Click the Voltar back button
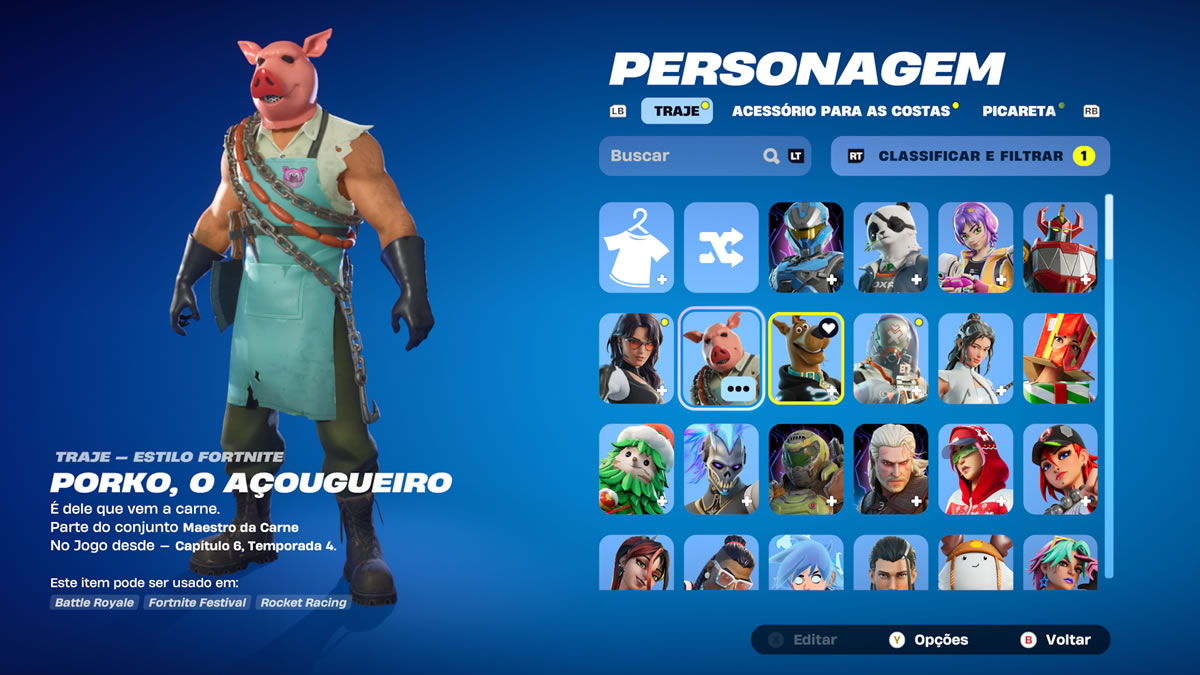This screenshot has height=675, width=1200. [x=1056, y=640]
